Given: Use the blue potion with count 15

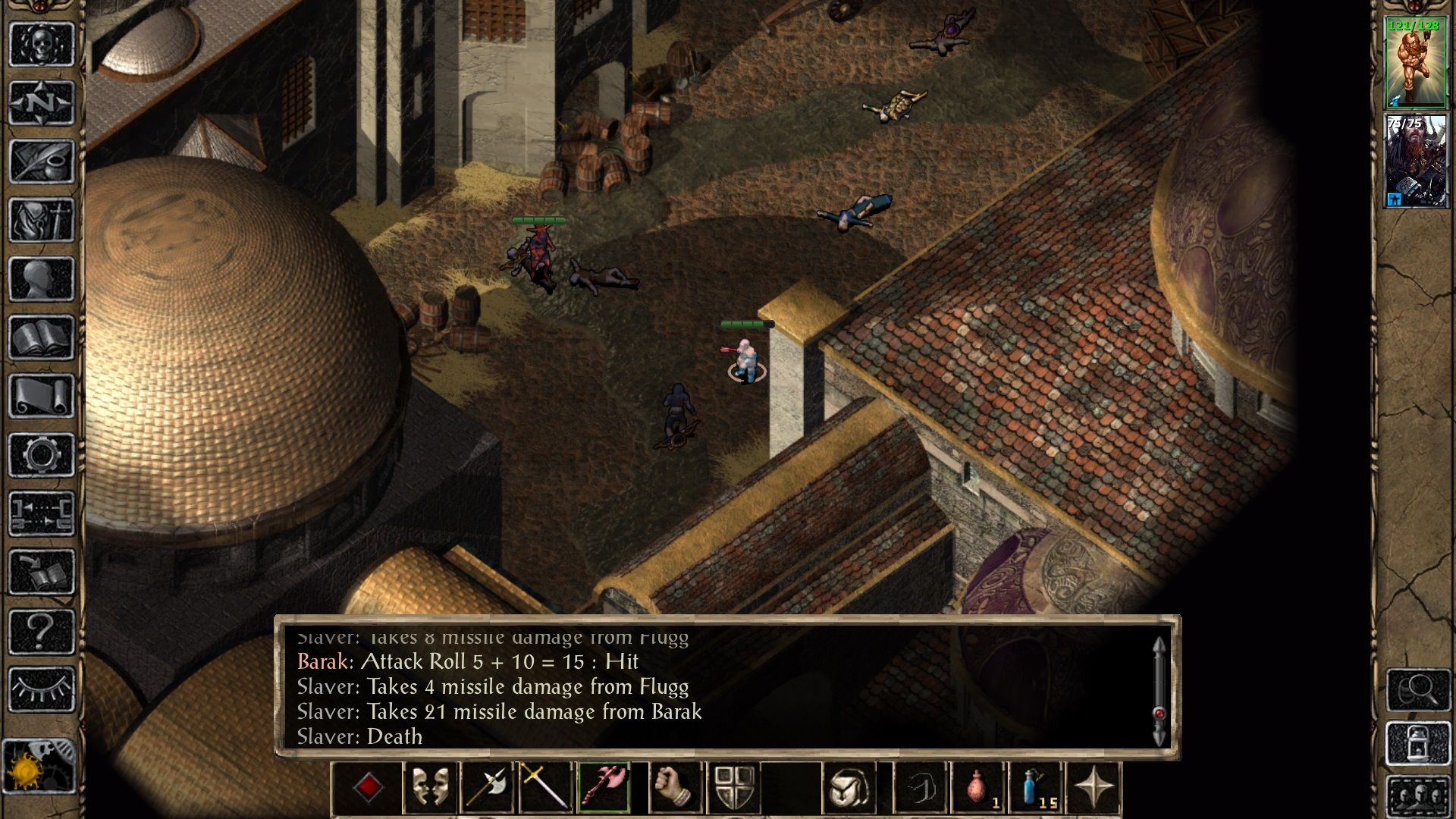Looking at the screenshot, I should [x=1036, y=788].
